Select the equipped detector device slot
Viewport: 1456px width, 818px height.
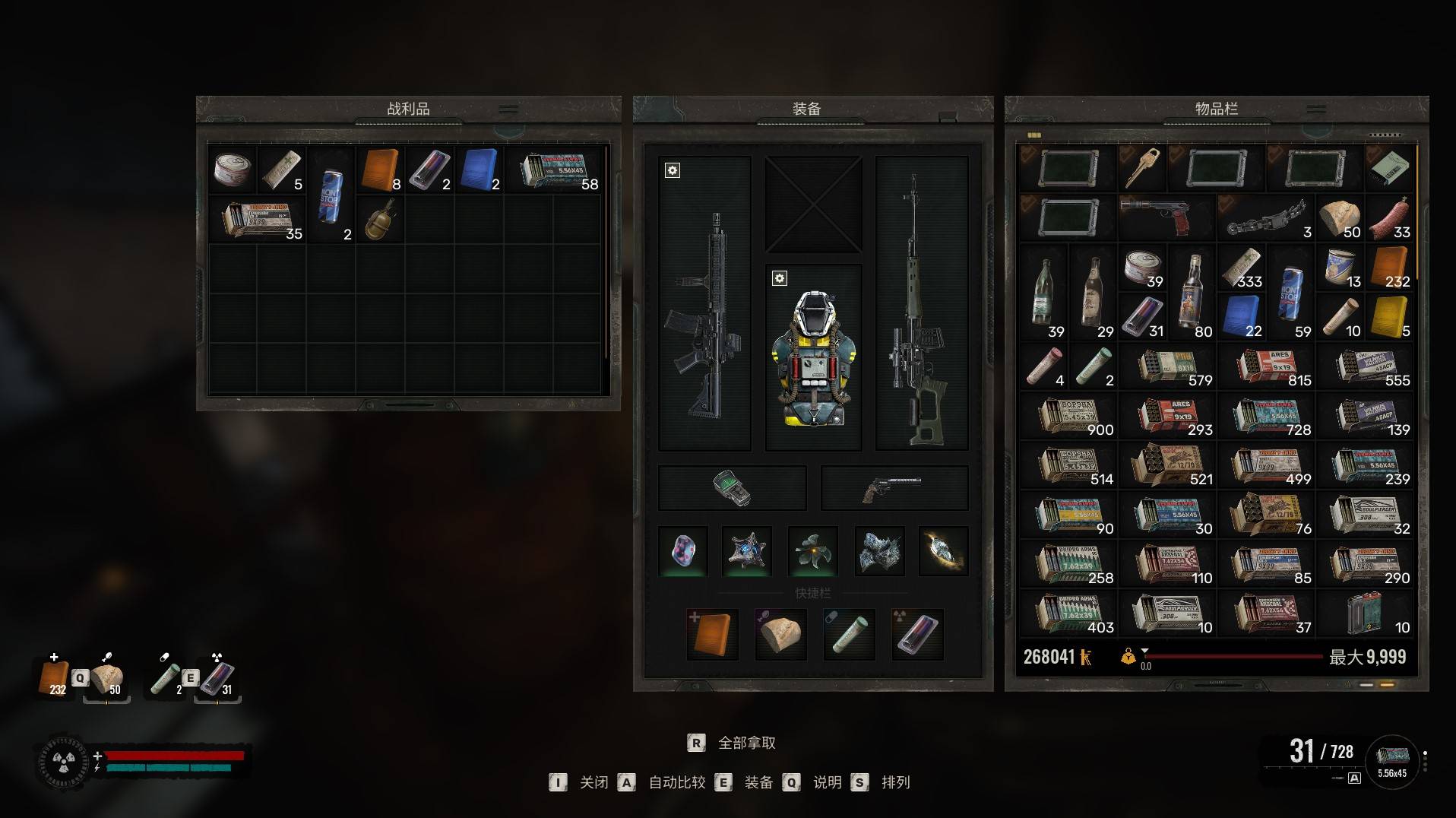pos(732,488)
